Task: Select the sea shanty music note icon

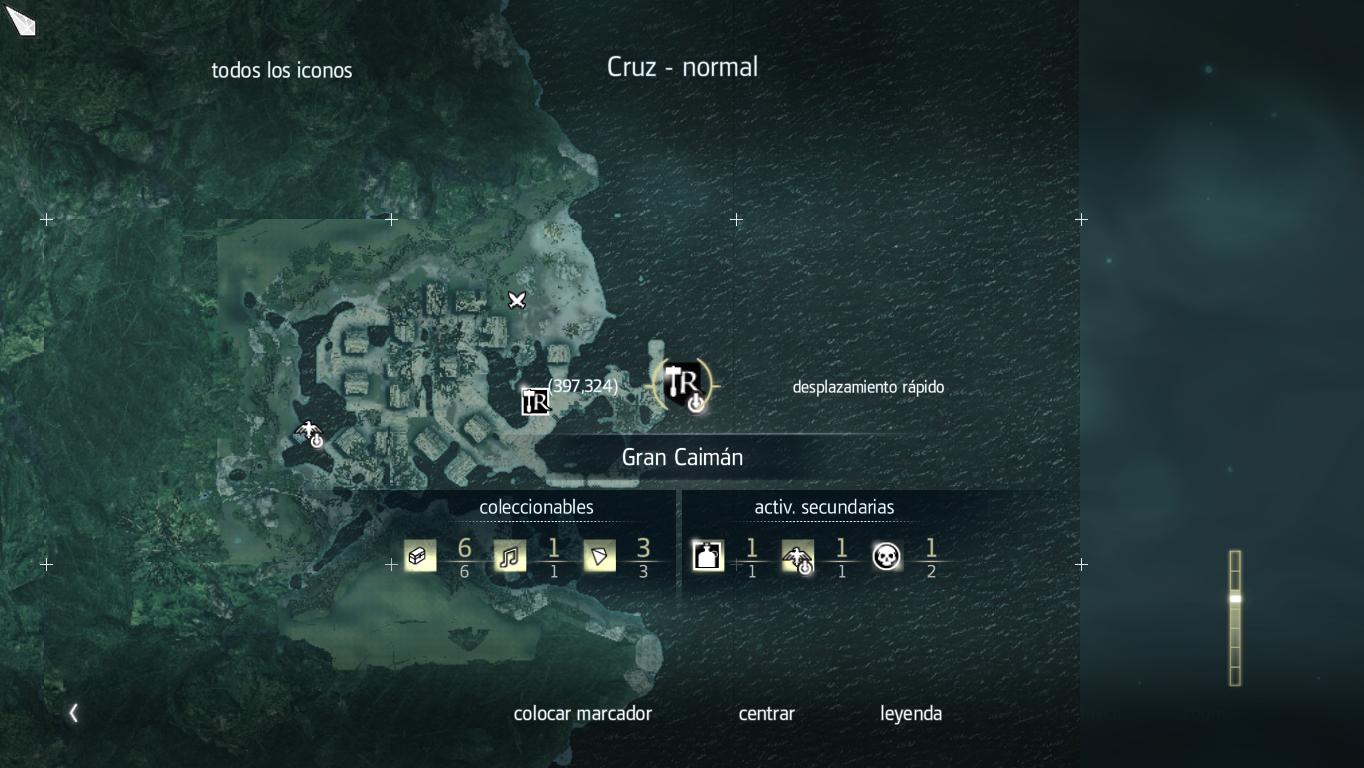Action: pyautogui.click(x=510, y=556)
